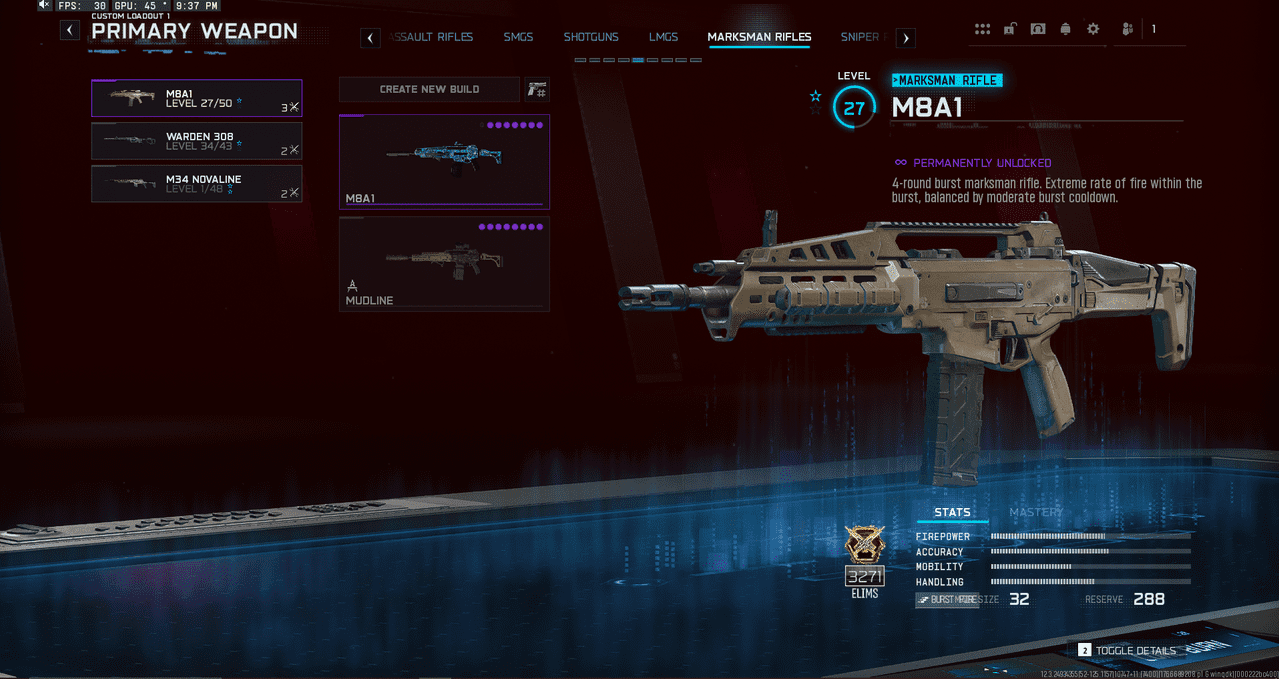Screen dimensions: 1279x679
Task: Select the blue camo M8A1 build
Action: point(444,161)
